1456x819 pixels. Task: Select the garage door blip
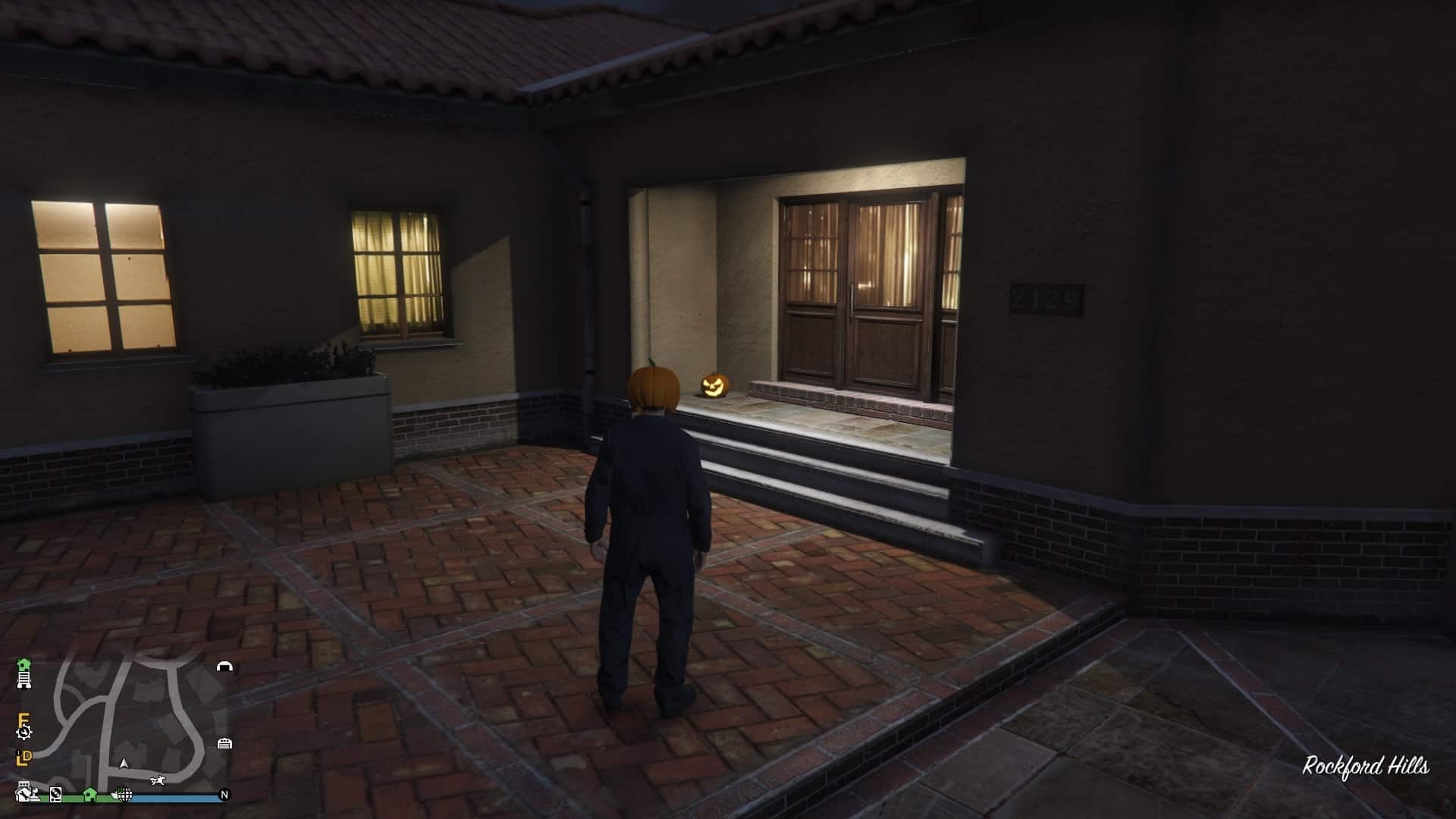[x=224, y=743]
